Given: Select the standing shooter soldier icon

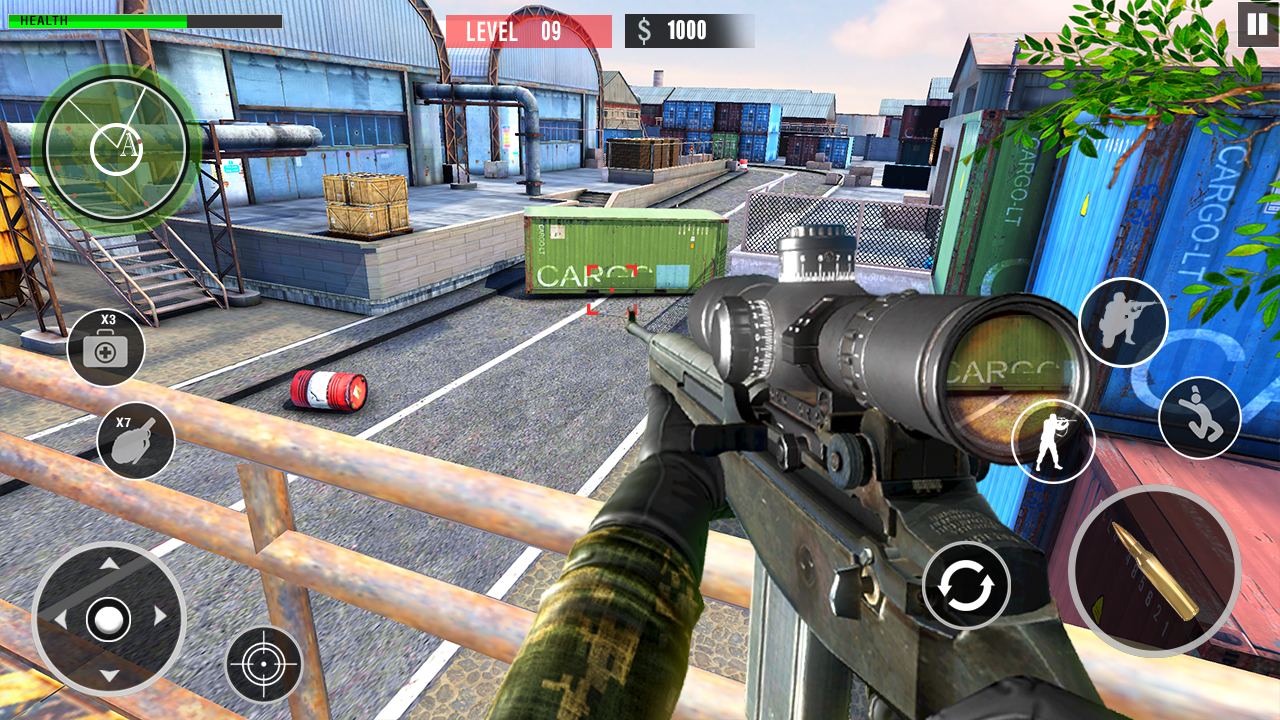Looking at the screenshot, I should coord(1052,440).
